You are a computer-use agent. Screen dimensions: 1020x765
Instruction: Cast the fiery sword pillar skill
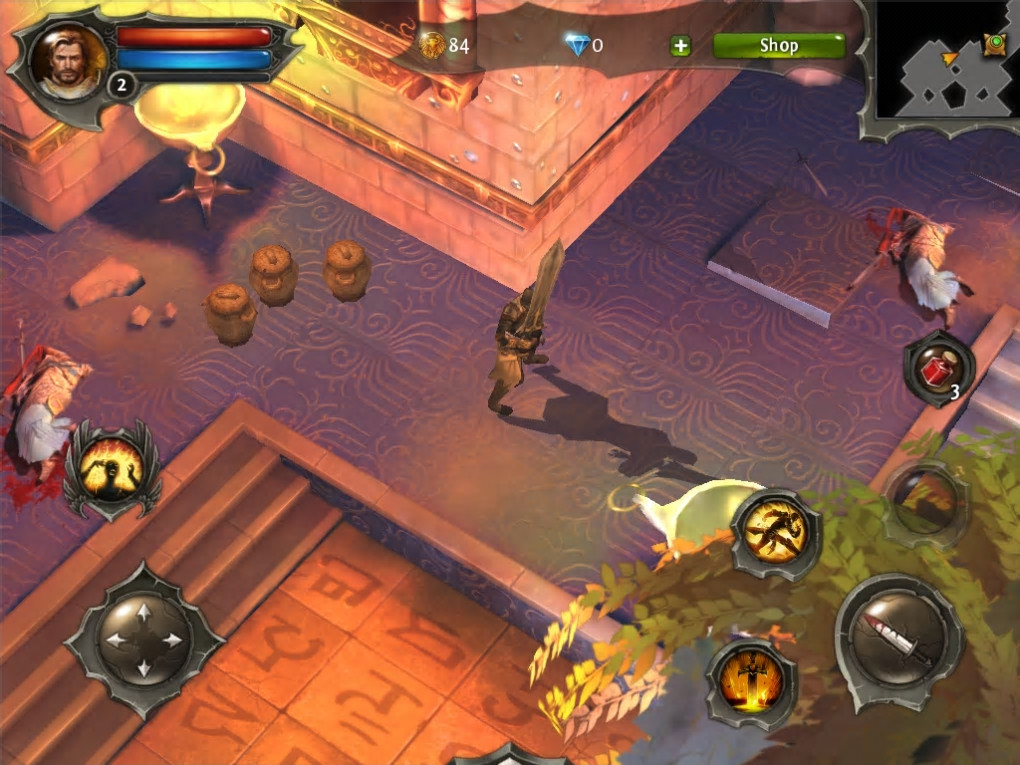pyautogui.click(x=751, y=685)
